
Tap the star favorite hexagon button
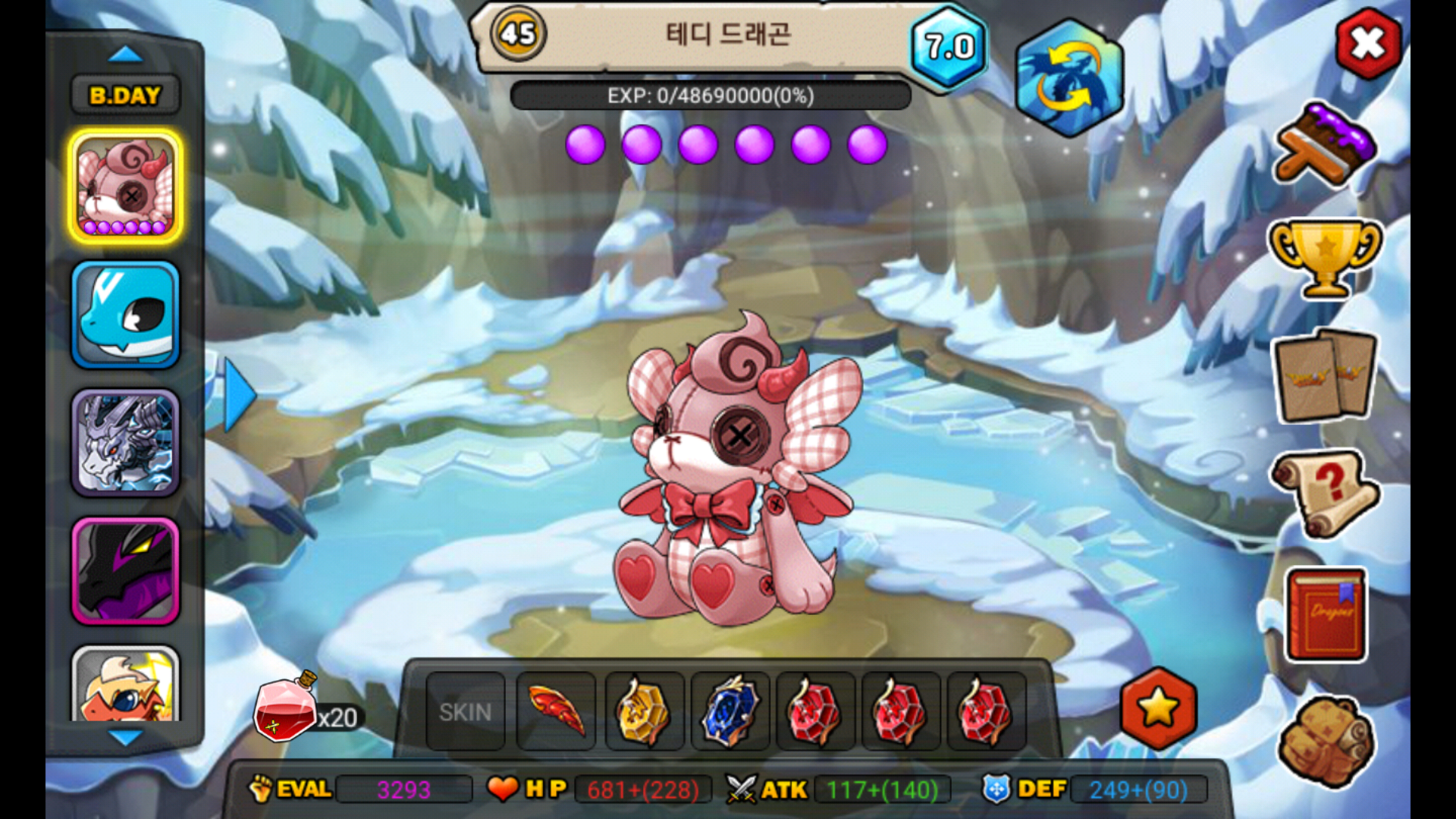click(x=1158, y=708)
